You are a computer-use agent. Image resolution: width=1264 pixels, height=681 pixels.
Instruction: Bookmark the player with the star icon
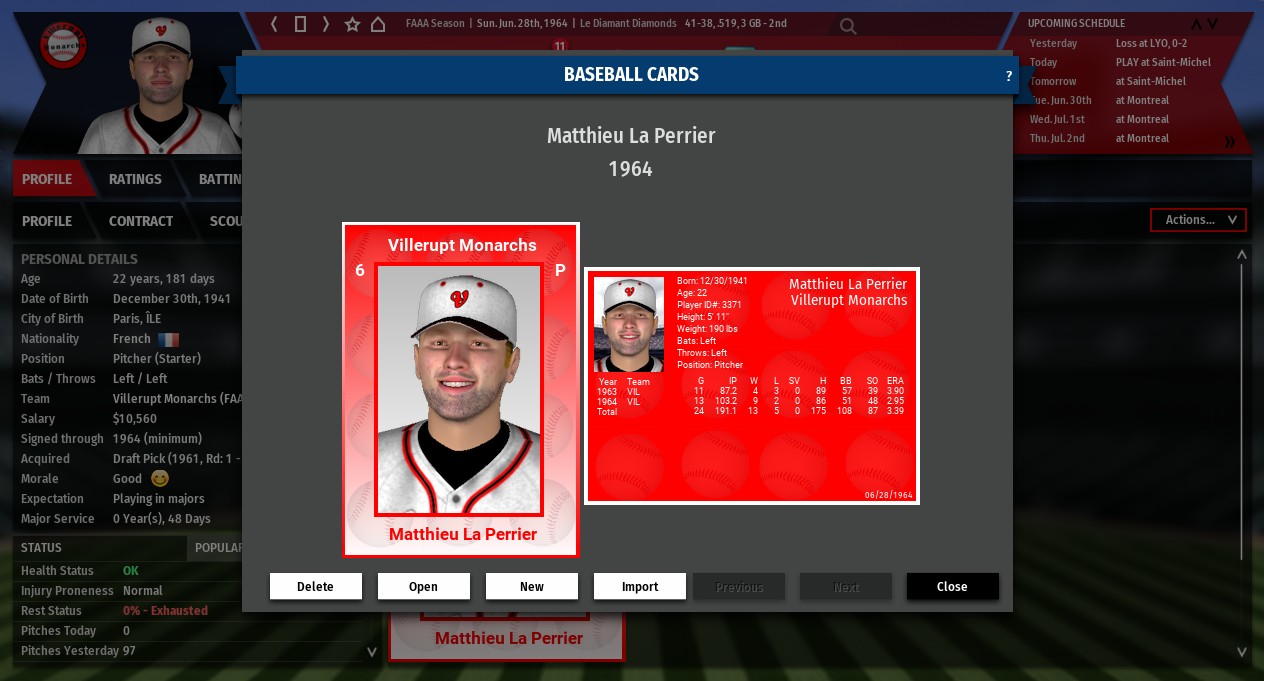click(352, 24)
